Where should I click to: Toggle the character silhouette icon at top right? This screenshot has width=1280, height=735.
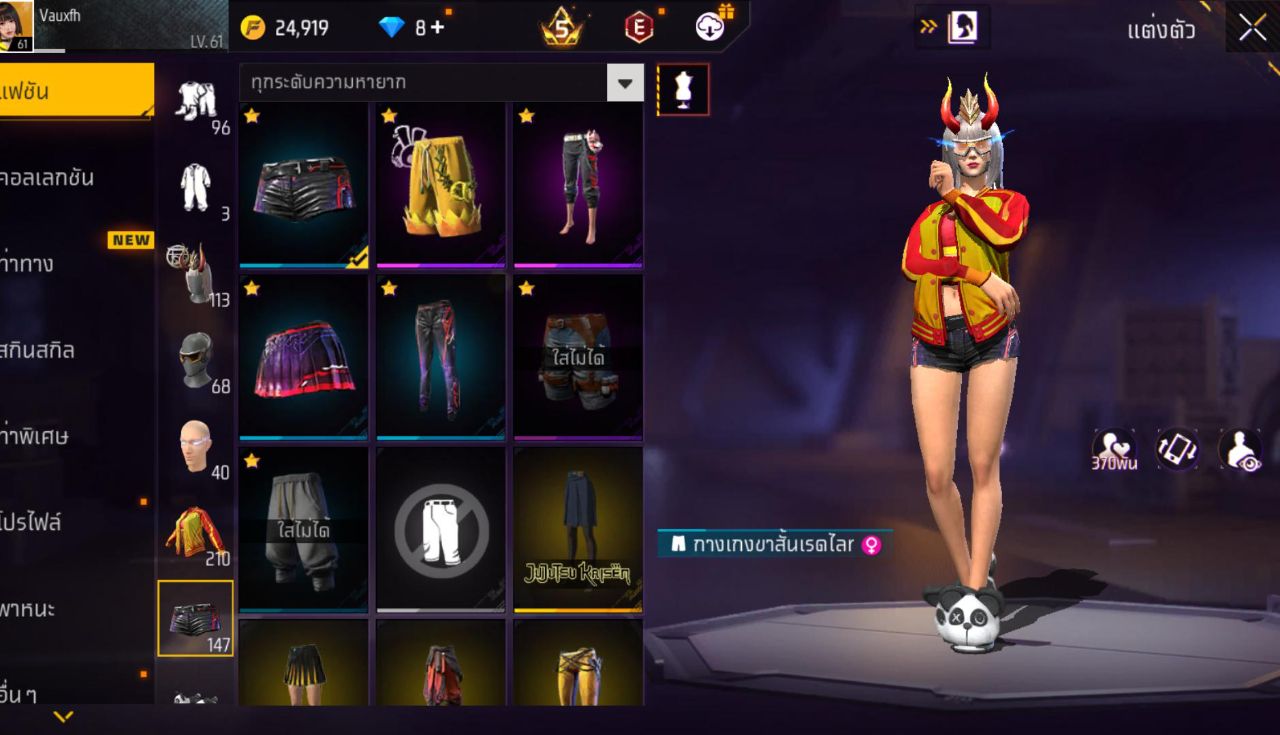tap(962, 27)
